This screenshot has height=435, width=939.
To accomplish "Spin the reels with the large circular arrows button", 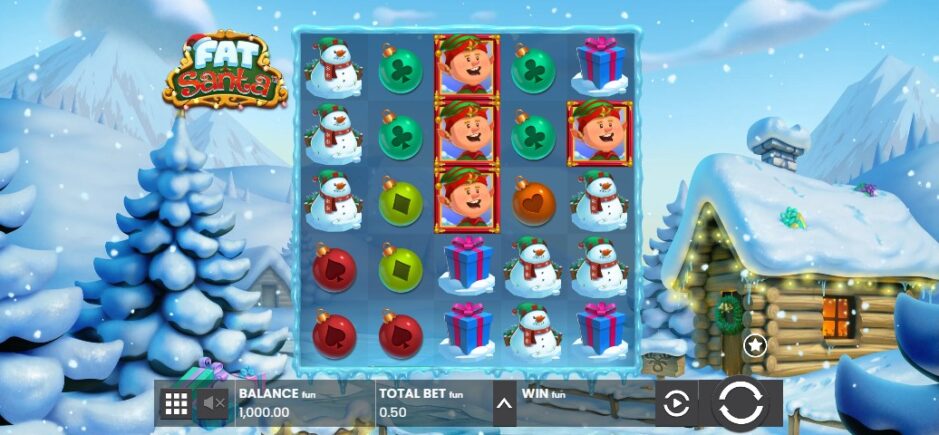I will tap(741, 403).
